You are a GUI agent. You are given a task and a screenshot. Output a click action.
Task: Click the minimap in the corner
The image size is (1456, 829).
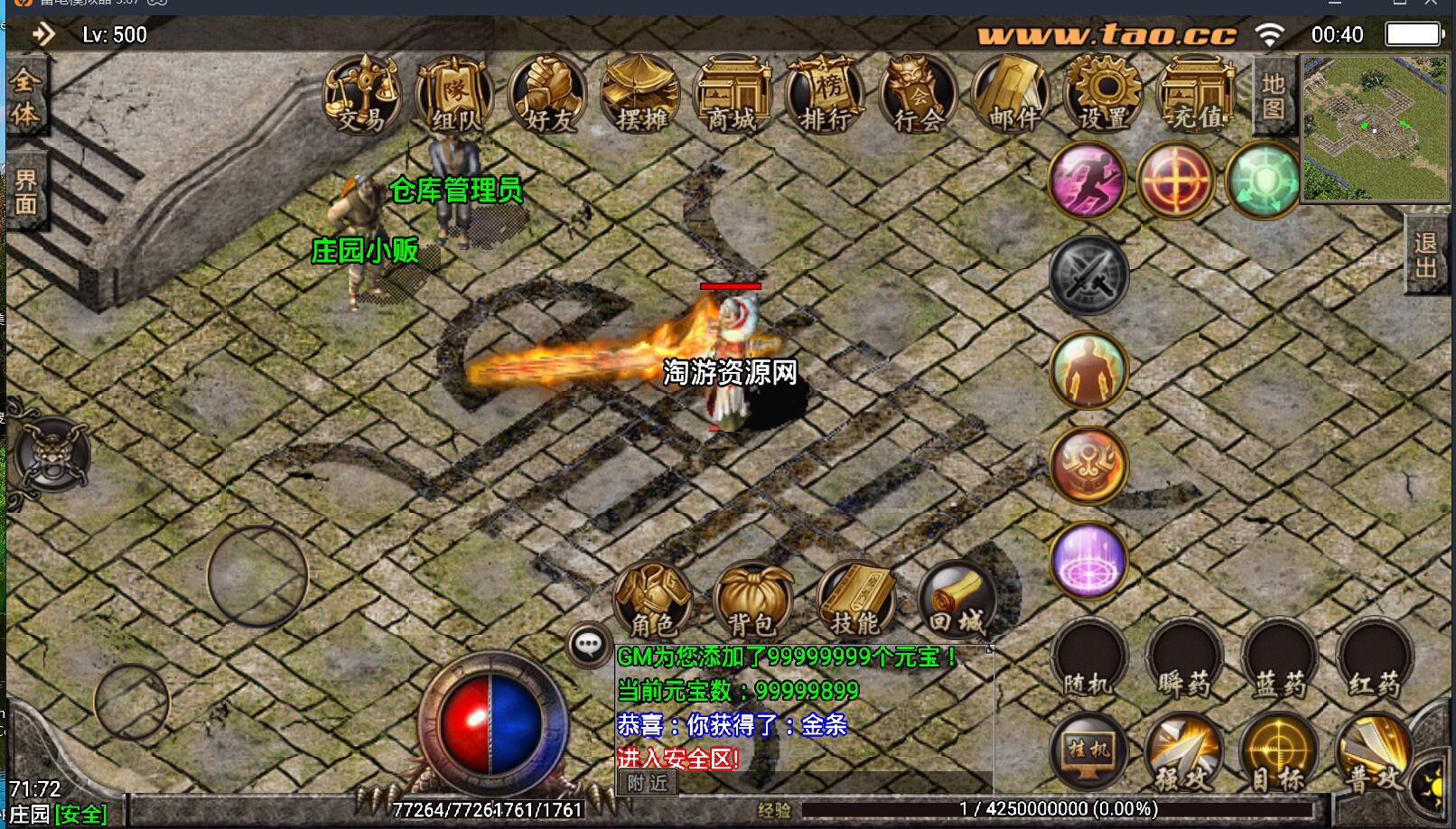tap(1373, 128)
